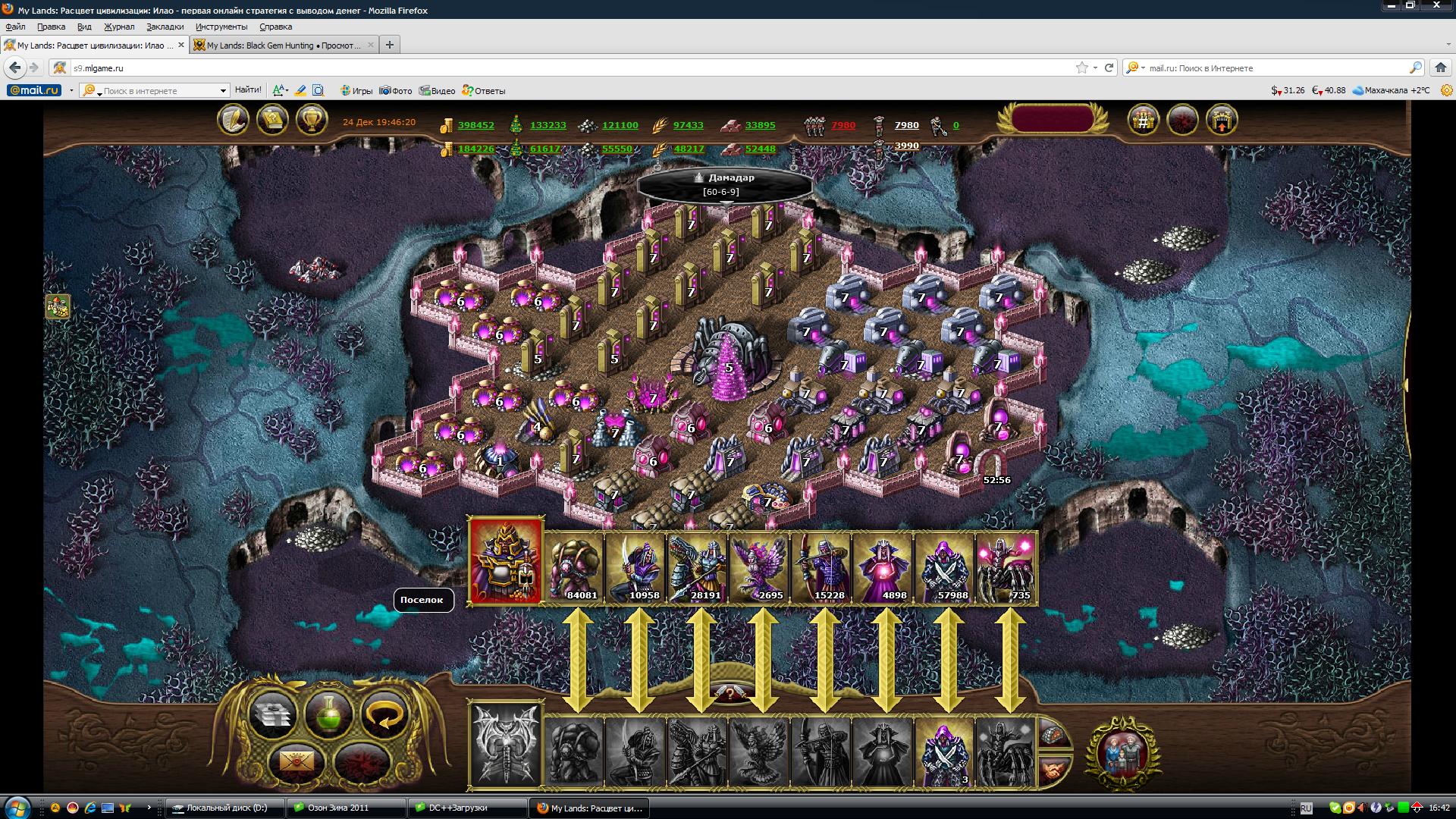
Task: Select the mage unit slot with 4898
Action: click(x=883, y=566)
